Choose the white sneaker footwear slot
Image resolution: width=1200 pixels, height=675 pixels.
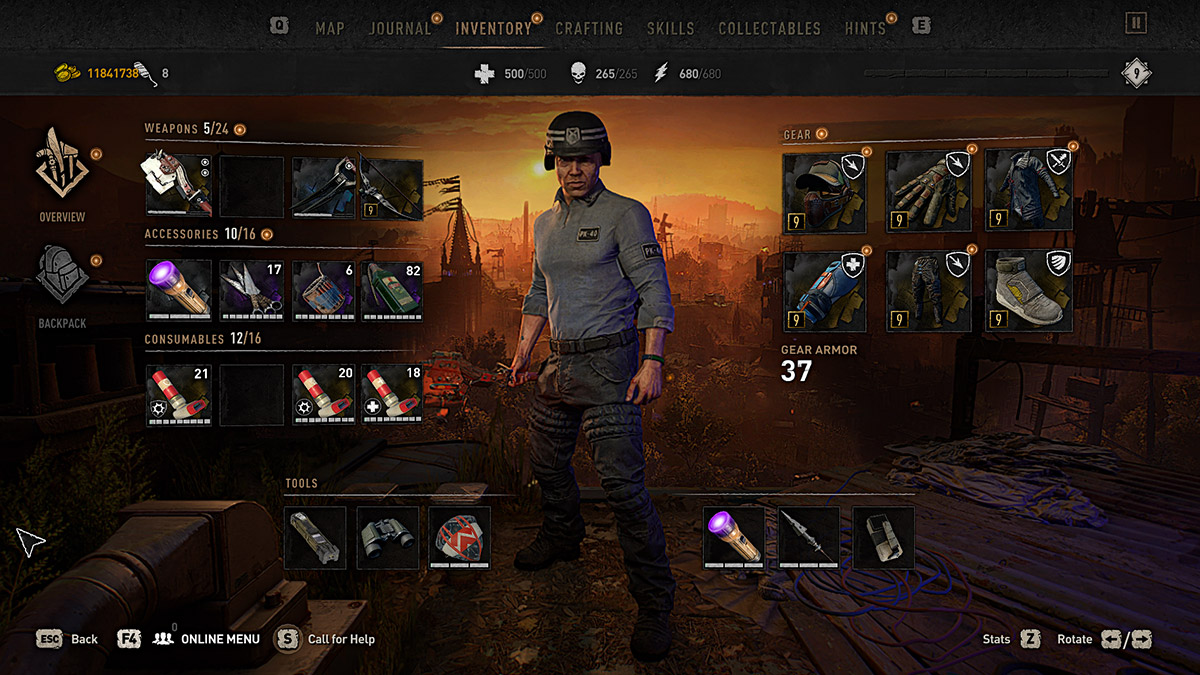pyautogui.click(x=1029, y=291)
